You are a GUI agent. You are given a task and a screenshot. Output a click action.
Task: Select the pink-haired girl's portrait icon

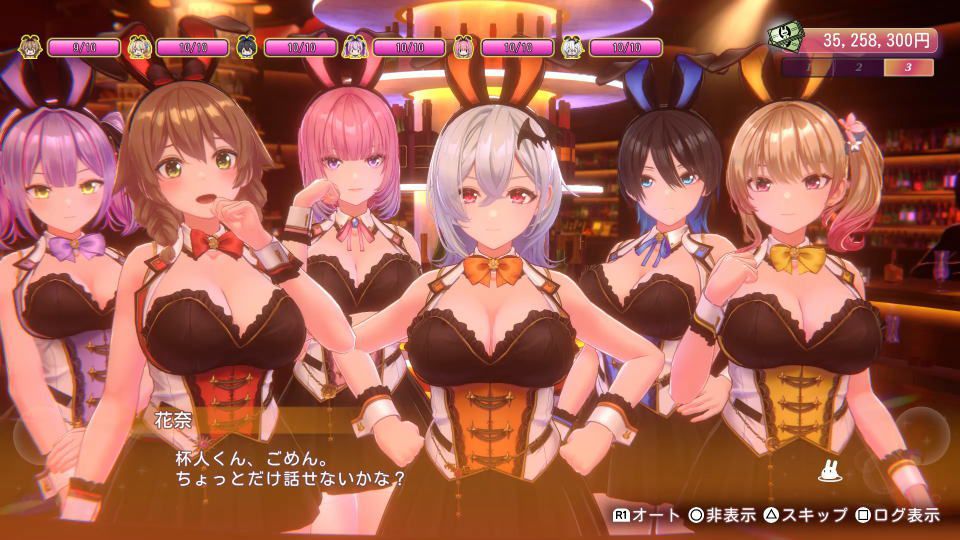pos(463,47)
